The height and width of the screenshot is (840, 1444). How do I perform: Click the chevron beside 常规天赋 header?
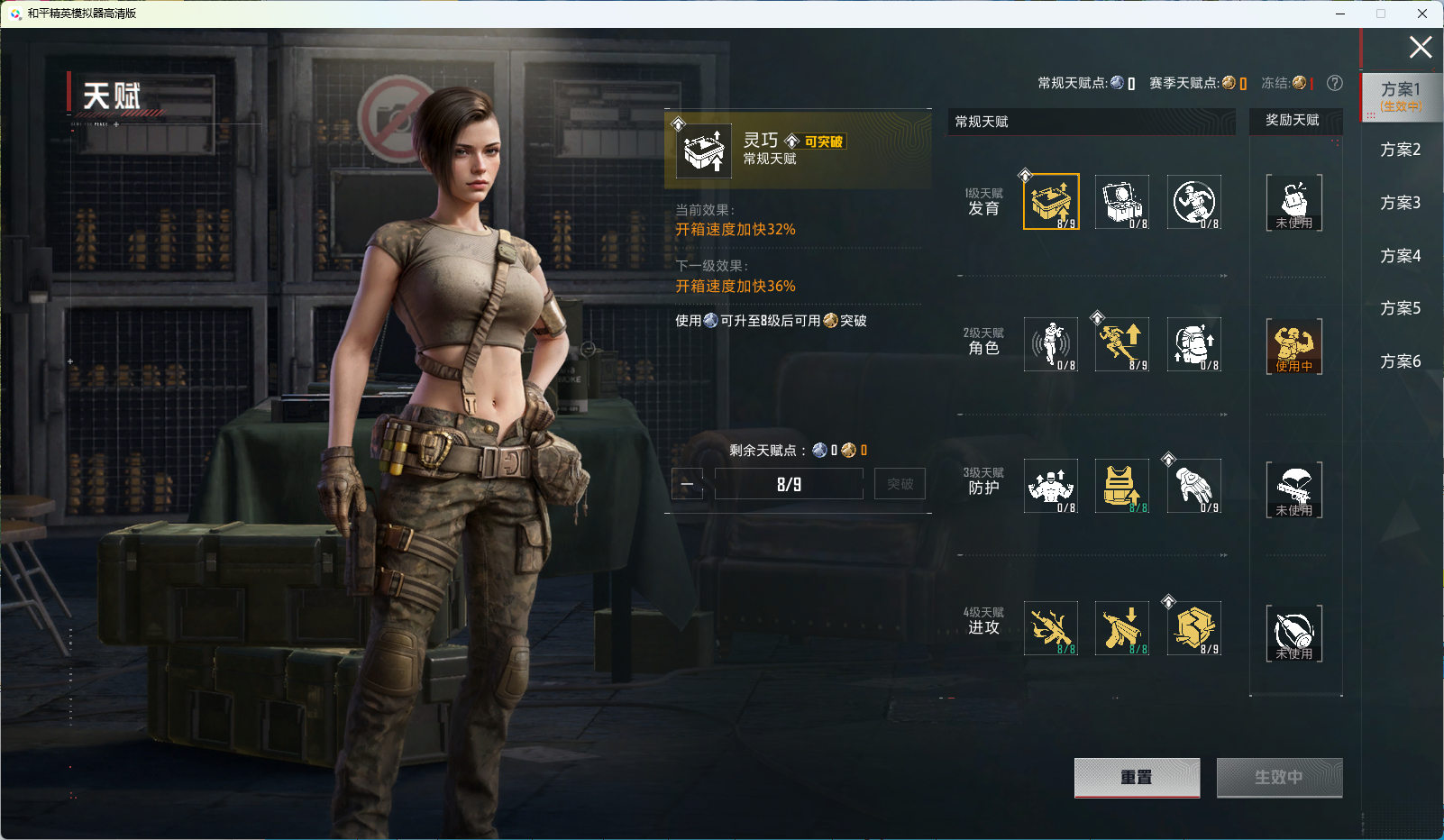point(944,135)
